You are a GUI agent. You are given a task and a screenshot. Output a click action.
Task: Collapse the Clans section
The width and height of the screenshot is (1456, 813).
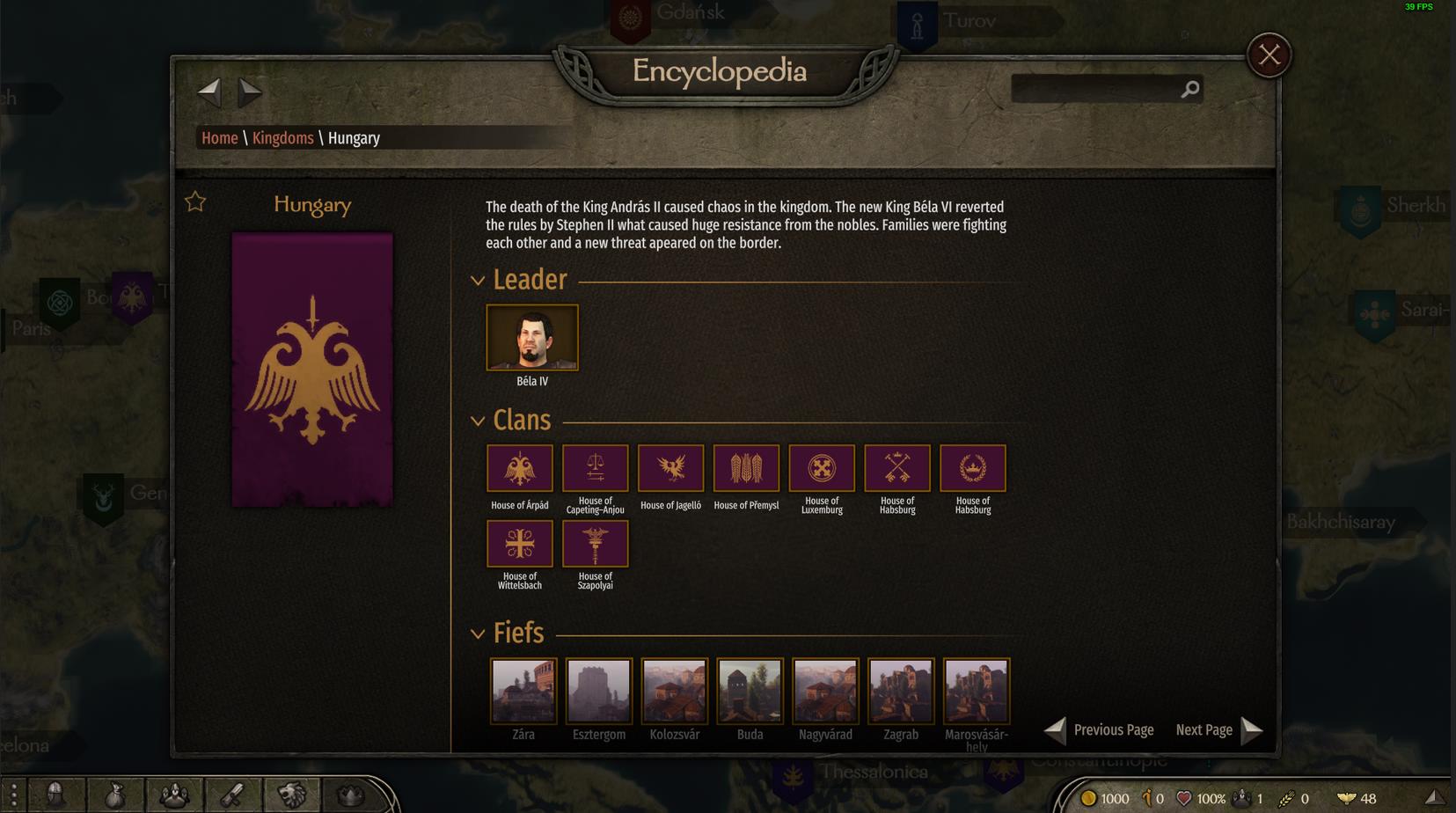[478, 421]
